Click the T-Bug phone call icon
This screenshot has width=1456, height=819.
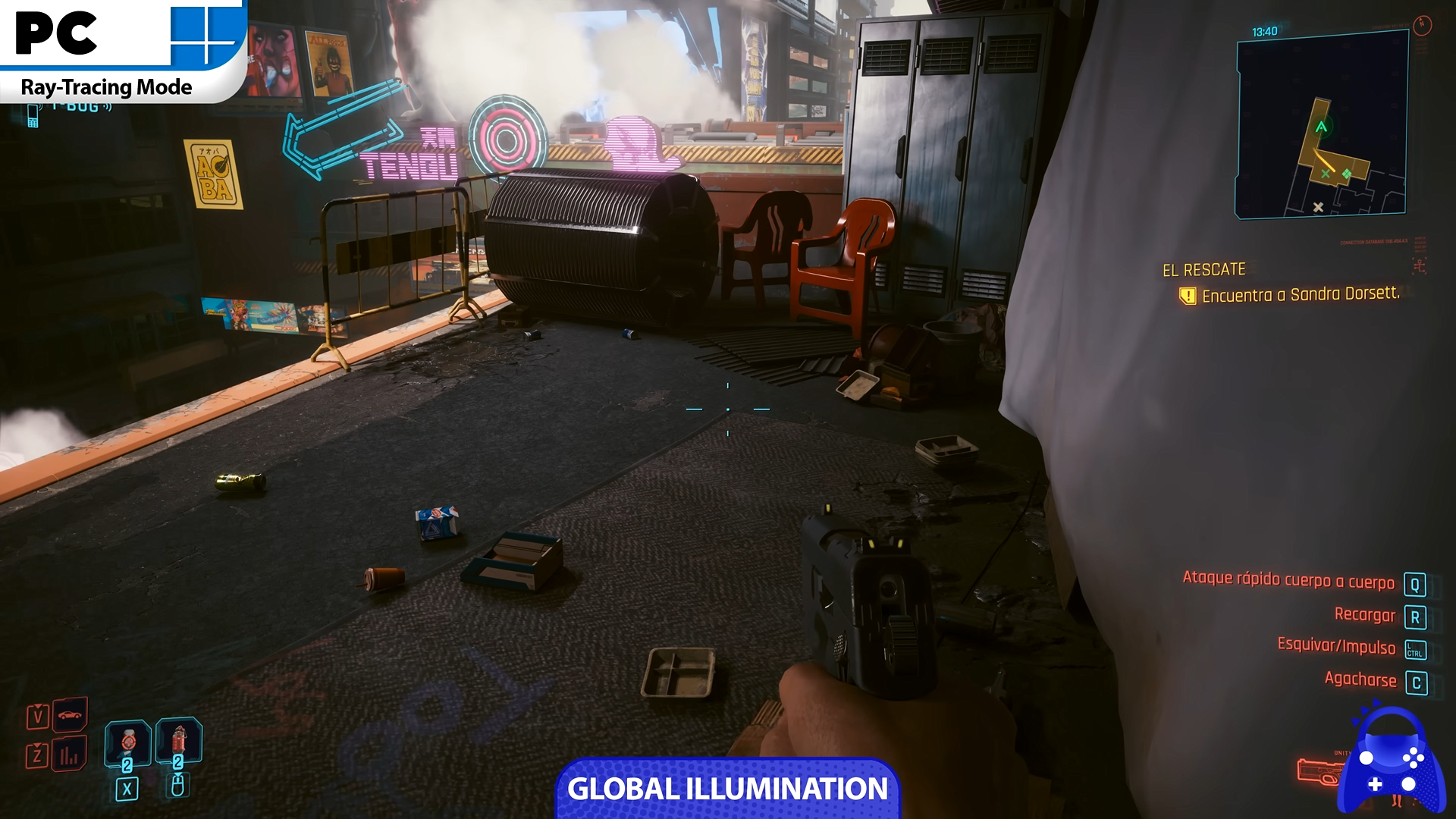[33, 115]
